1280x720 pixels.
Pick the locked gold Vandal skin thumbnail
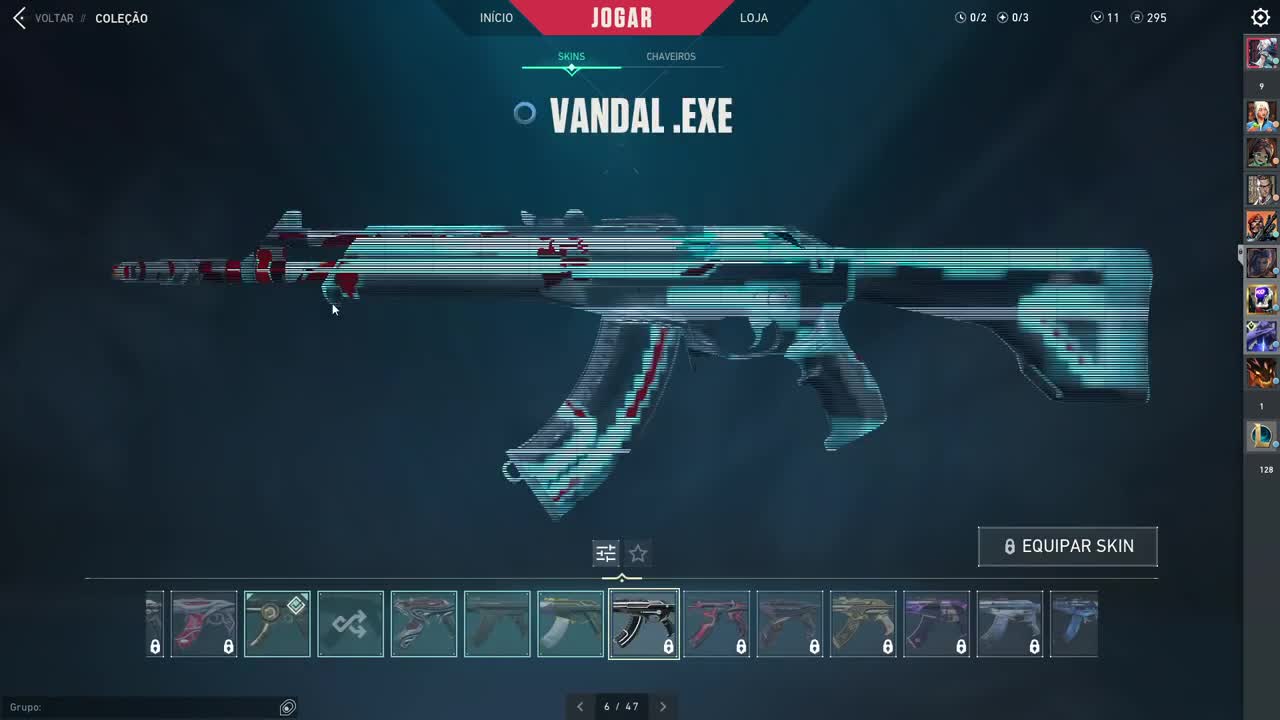coord(863,624)
